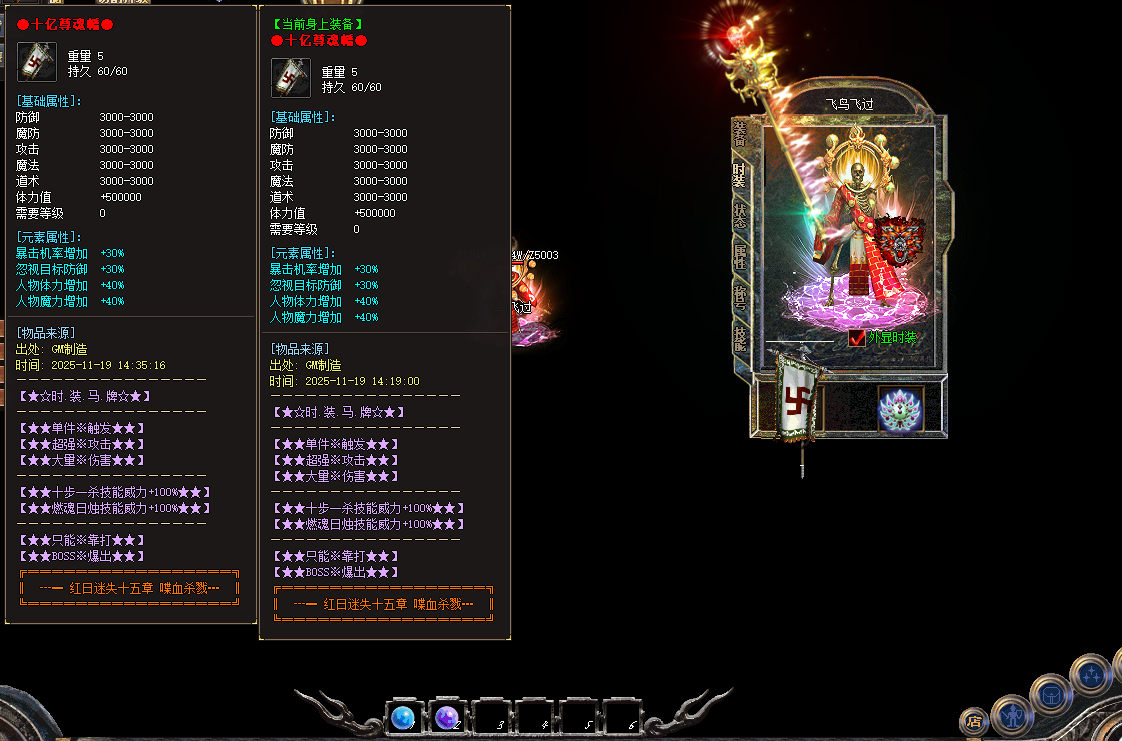Switch to the 装备 equipment tab
Image resolution: width=1122 pixels, height=741 pixels.
point(740,133)
